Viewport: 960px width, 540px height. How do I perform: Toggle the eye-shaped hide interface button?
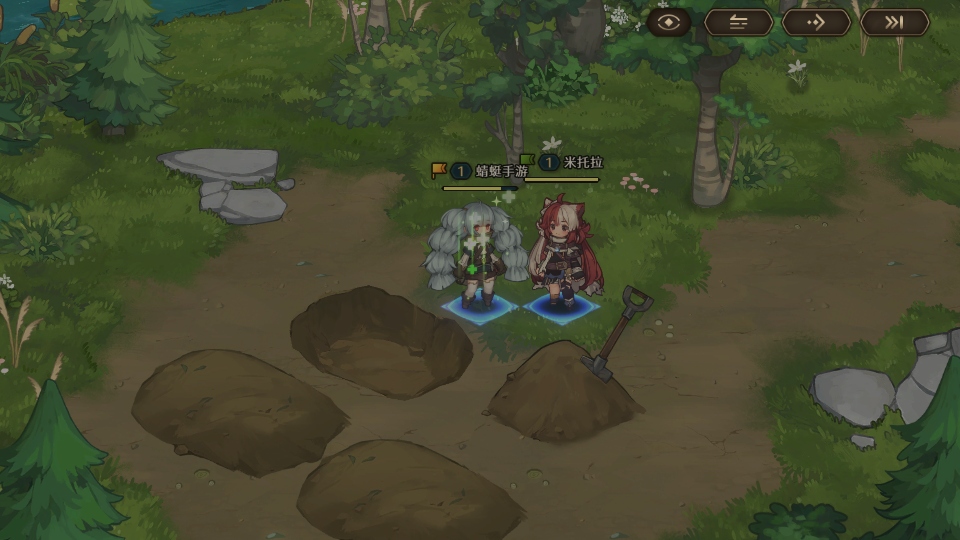[x=669, y=22]
